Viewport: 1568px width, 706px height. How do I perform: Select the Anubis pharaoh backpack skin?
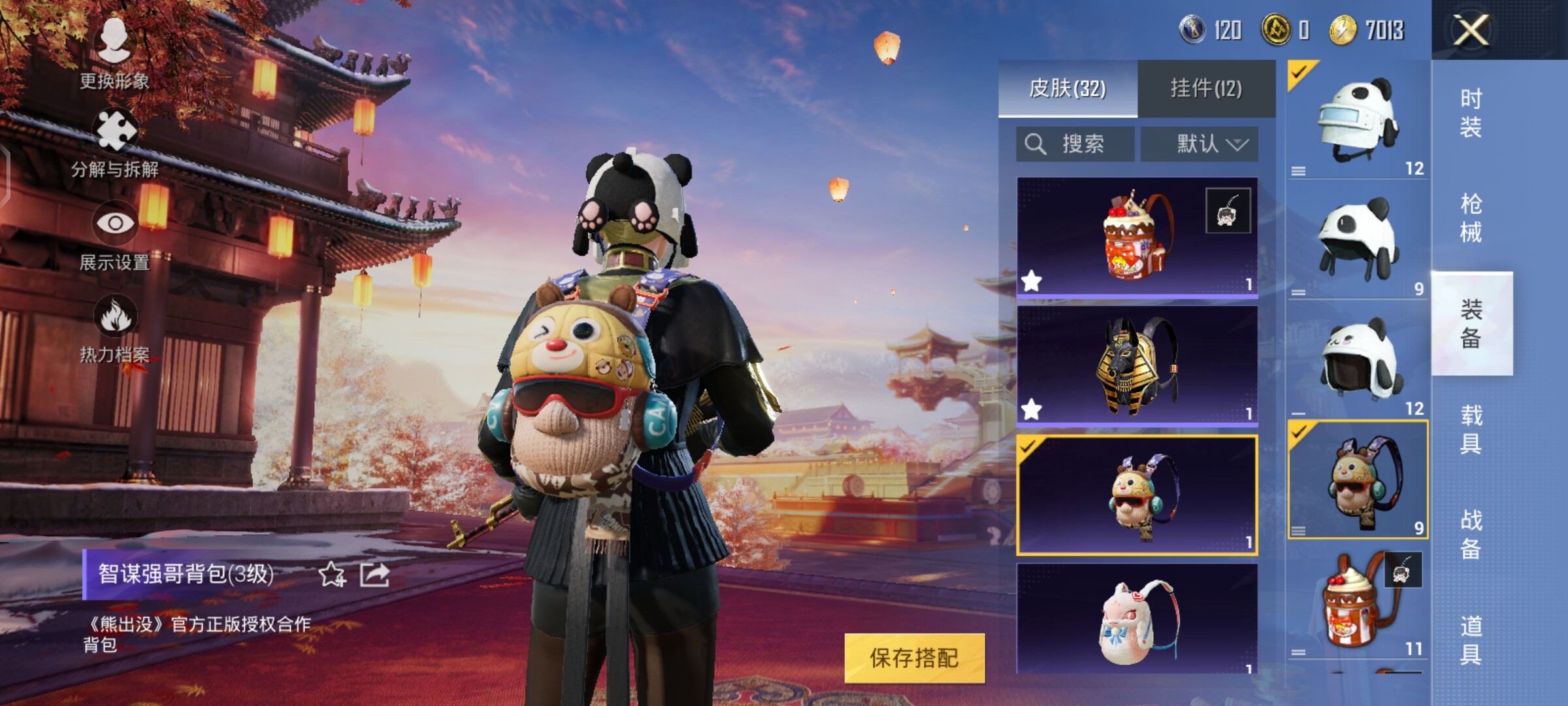point(1137,366)
